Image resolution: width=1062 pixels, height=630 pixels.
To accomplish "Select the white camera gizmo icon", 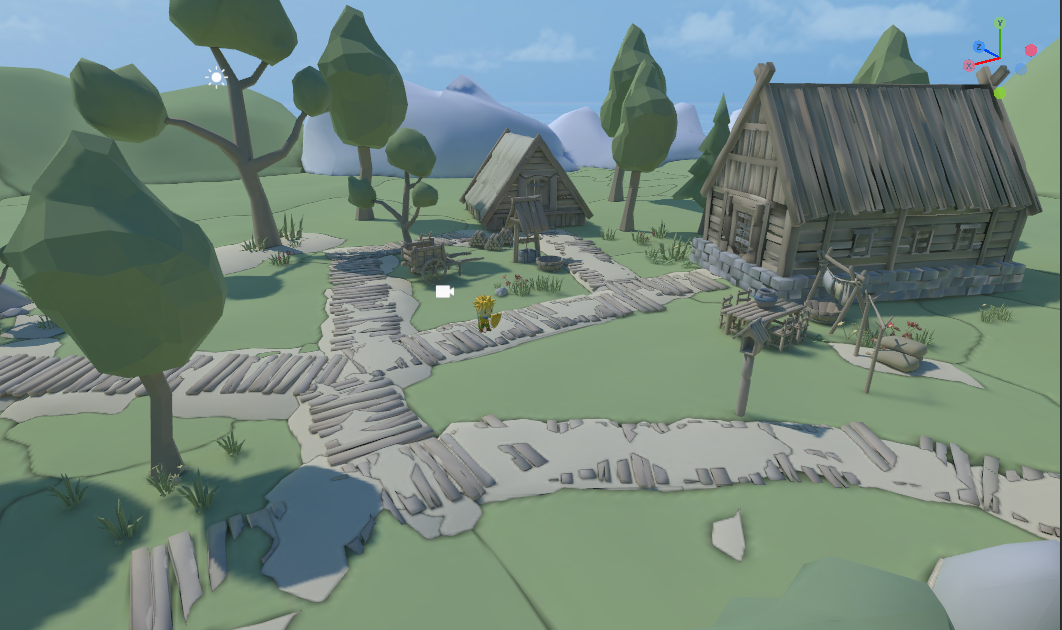I will 445,291.
